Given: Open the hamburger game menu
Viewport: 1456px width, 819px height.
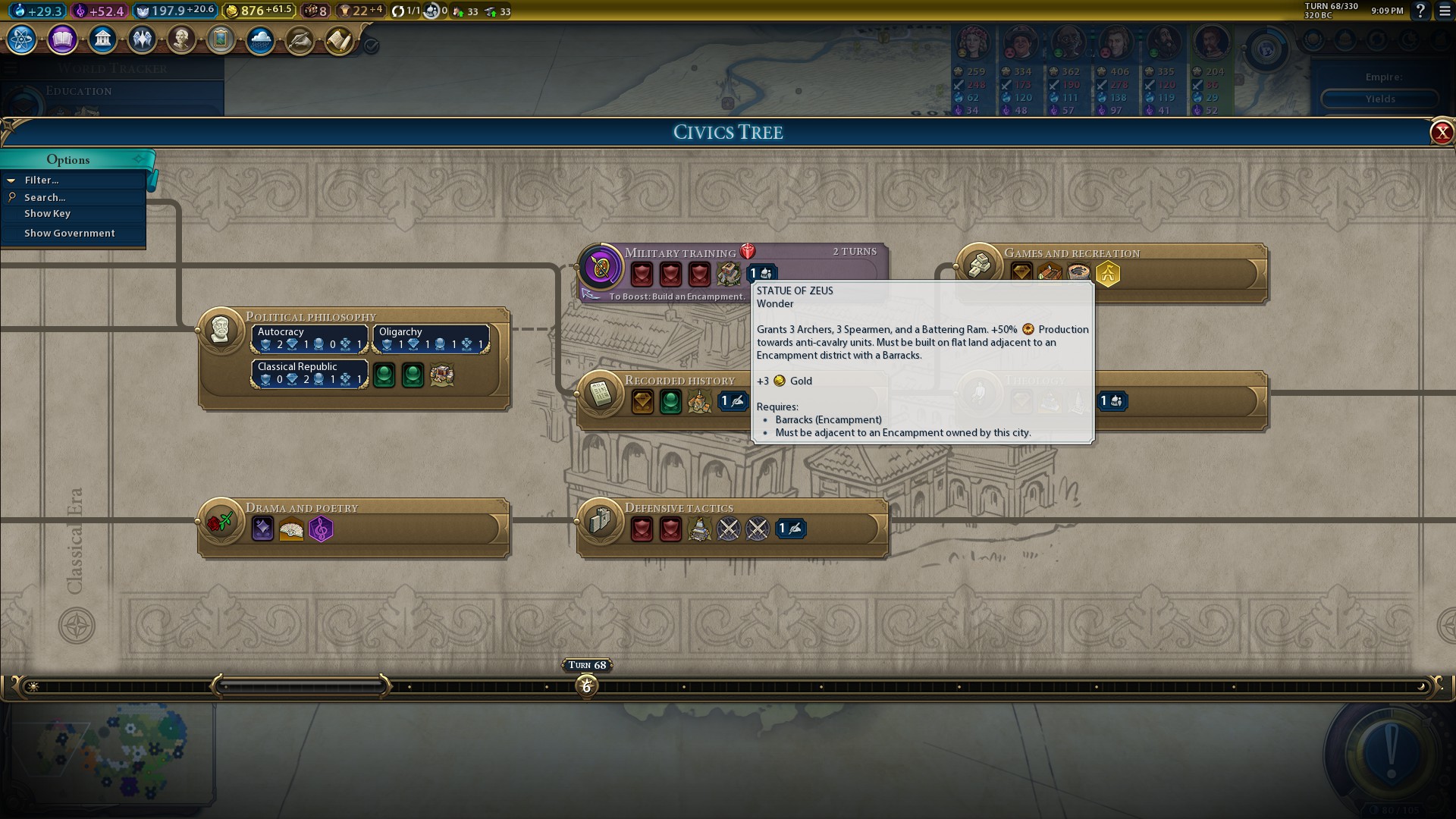Looking at the screenshot, I should (x=1445, y=11).
